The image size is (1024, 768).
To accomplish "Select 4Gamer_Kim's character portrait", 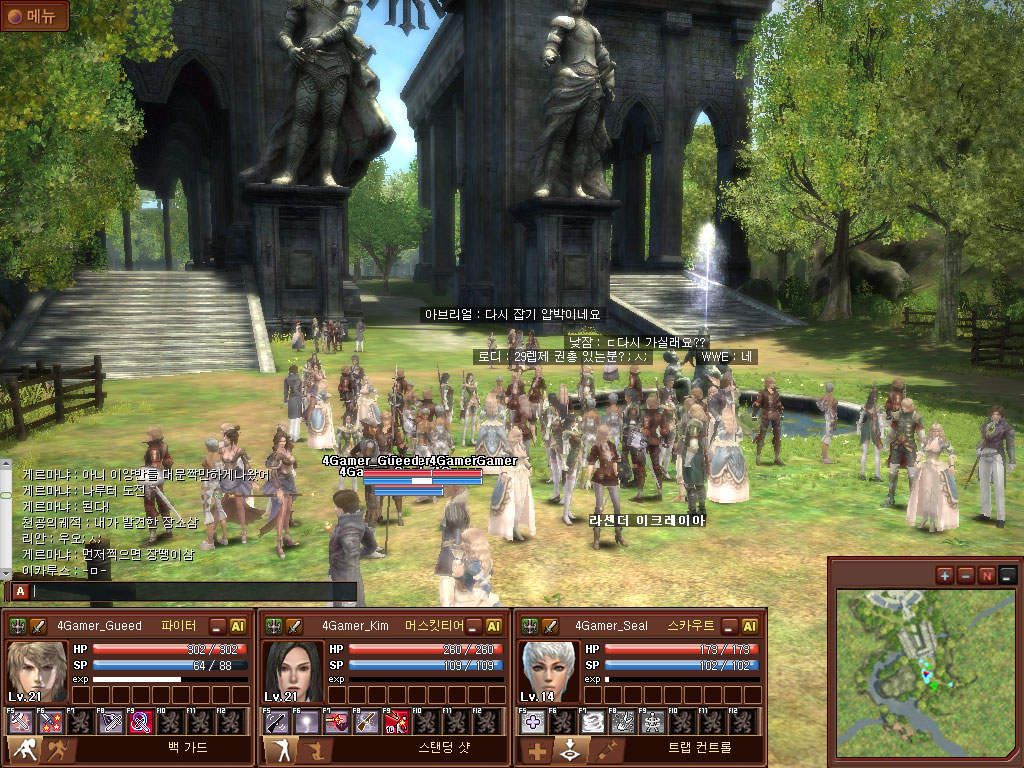I will point(292,670).
